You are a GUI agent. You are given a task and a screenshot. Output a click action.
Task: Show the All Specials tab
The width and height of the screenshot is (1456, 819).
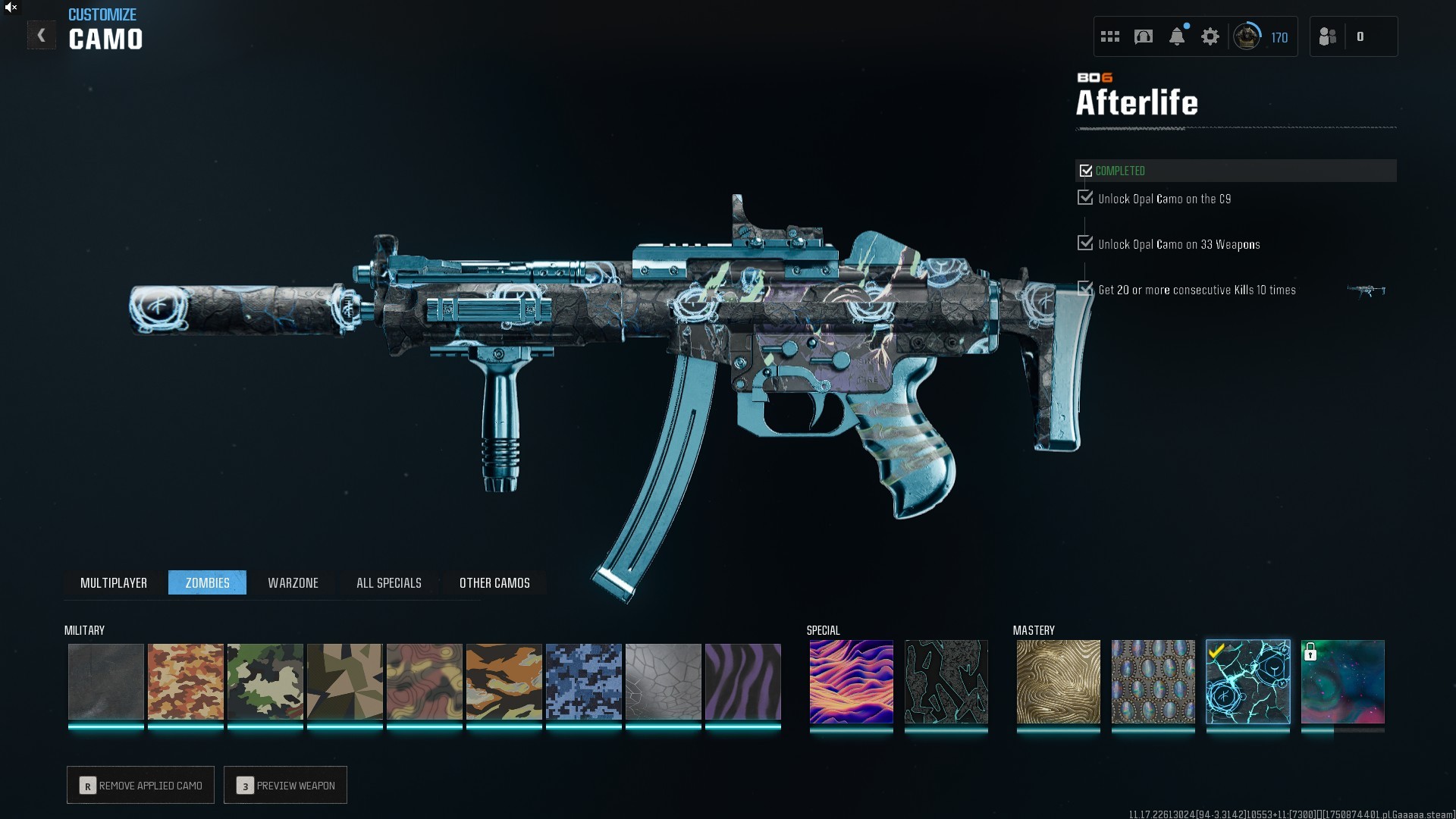click(x=388, y=582)
